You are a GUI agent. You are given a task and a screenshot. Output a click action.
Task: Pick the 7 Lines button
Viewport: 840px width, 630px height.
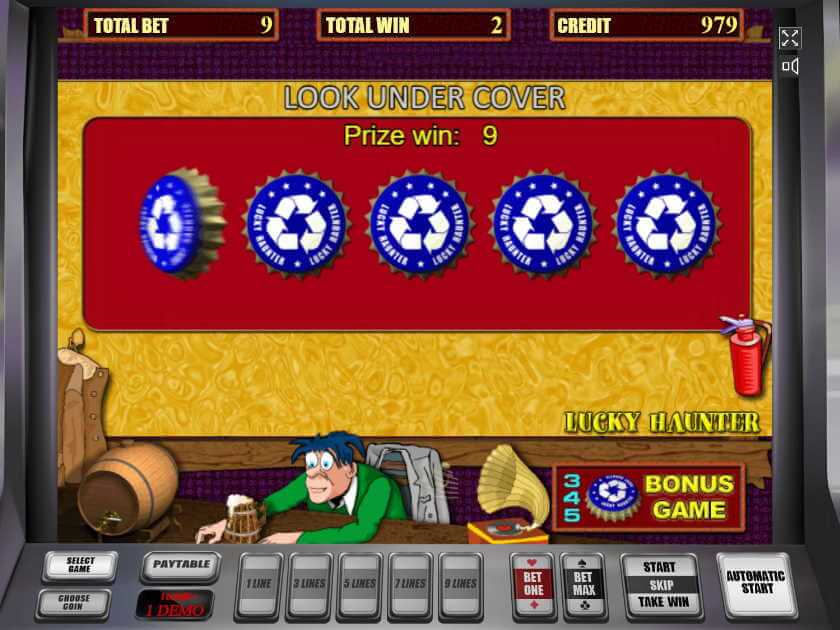[411, 585]
